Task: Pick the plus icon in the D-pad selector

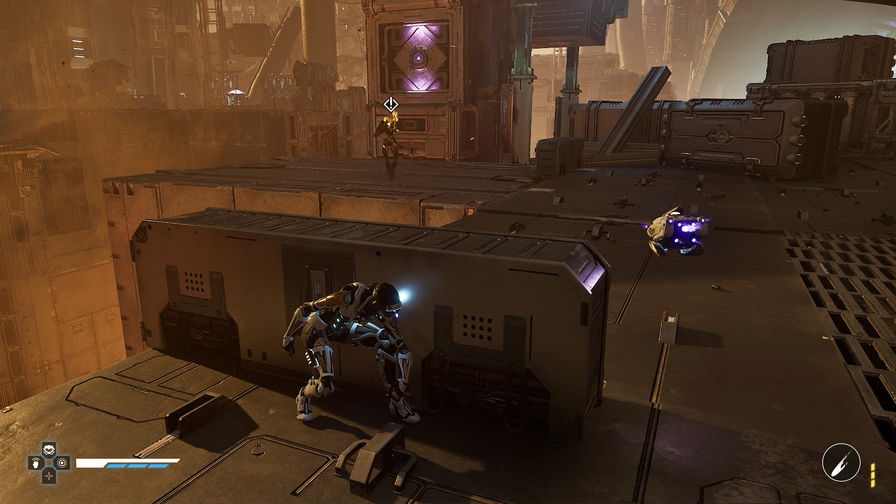Action: tap(47, 475)
